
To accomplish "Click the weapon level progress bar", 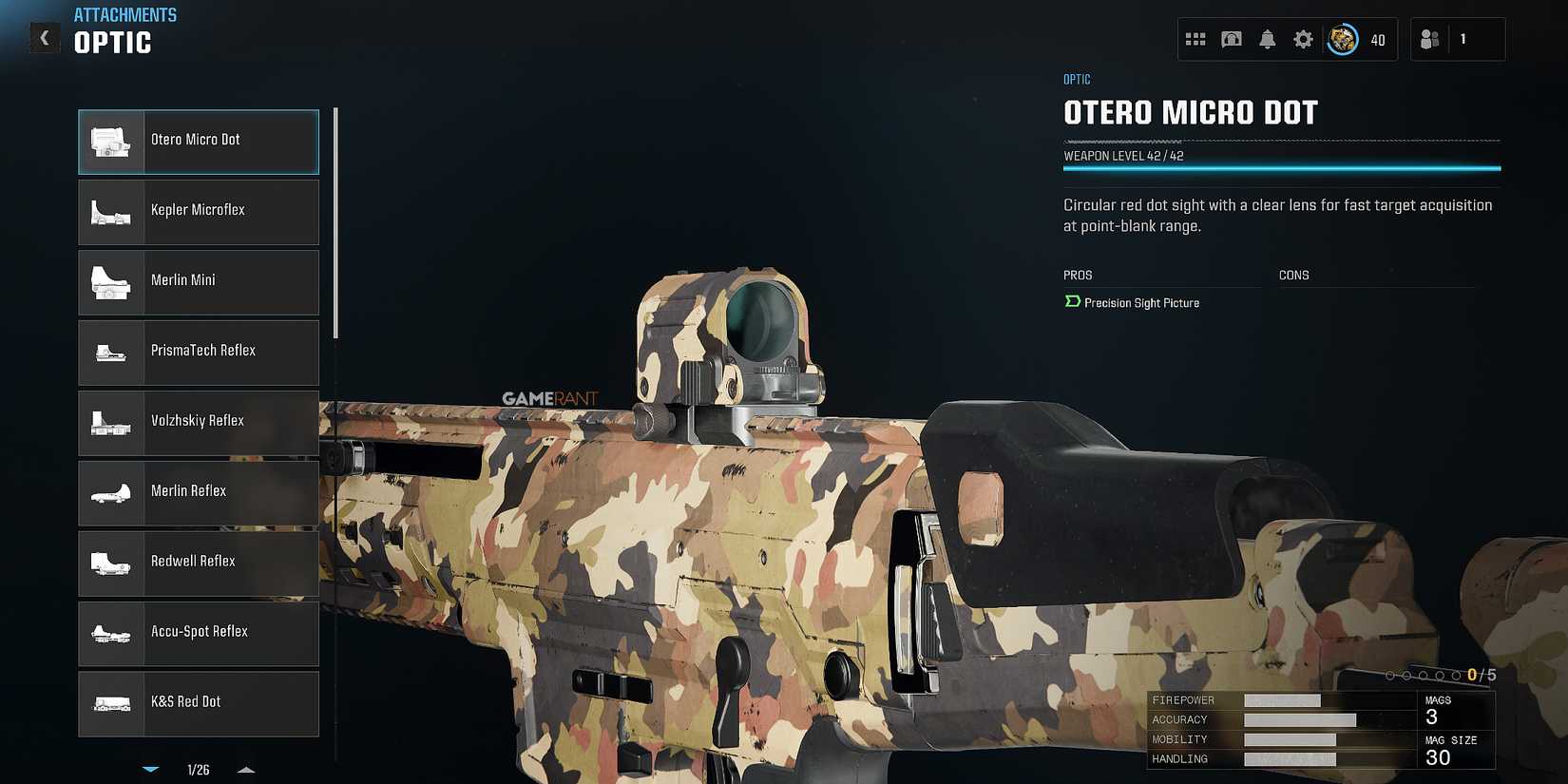I will point(1281,168).
